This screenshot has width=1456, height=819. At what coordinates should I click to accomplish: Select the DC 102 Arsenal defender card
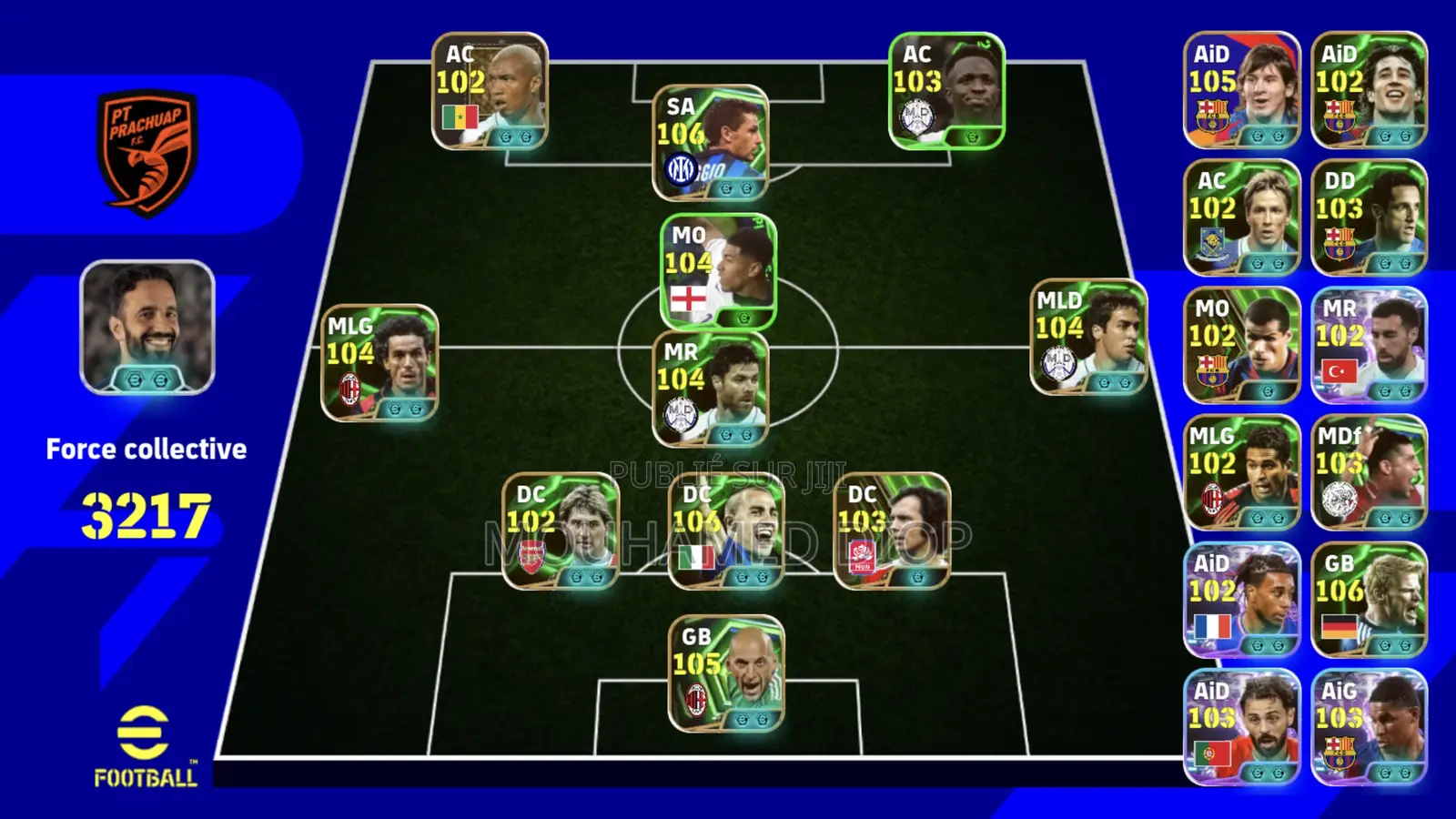pyautogui.click(x=561, y=531)
